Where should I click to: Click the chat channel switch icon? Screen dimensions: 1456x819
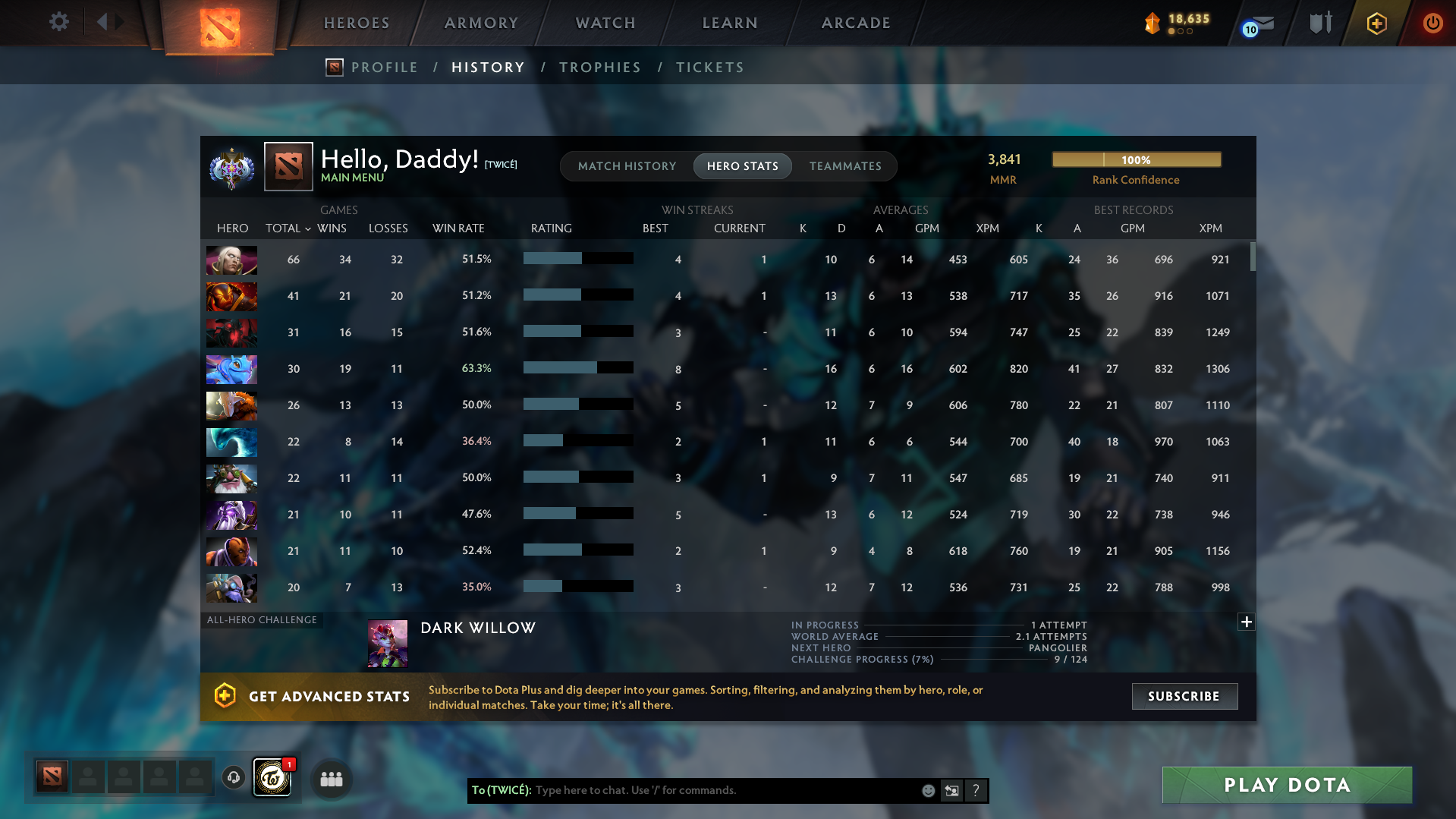951,790
